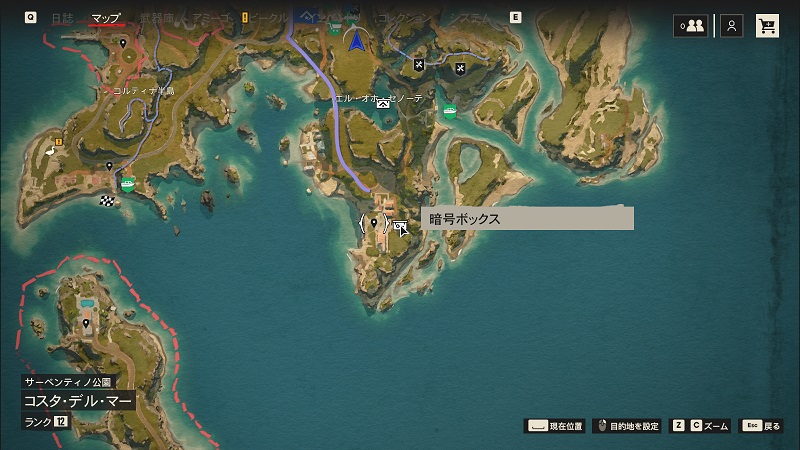
Task: Switch to the 日誌 journal tab
Action: [62, 18]
